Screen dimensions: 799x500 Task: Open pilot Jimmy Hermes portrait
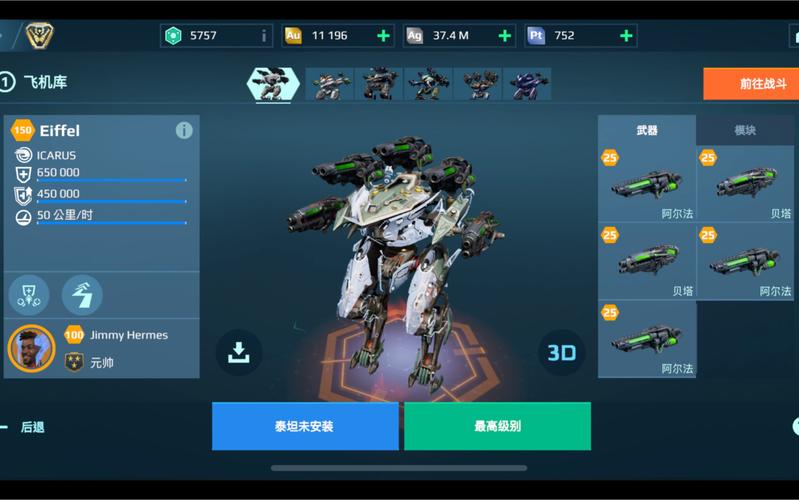[31, 348]
